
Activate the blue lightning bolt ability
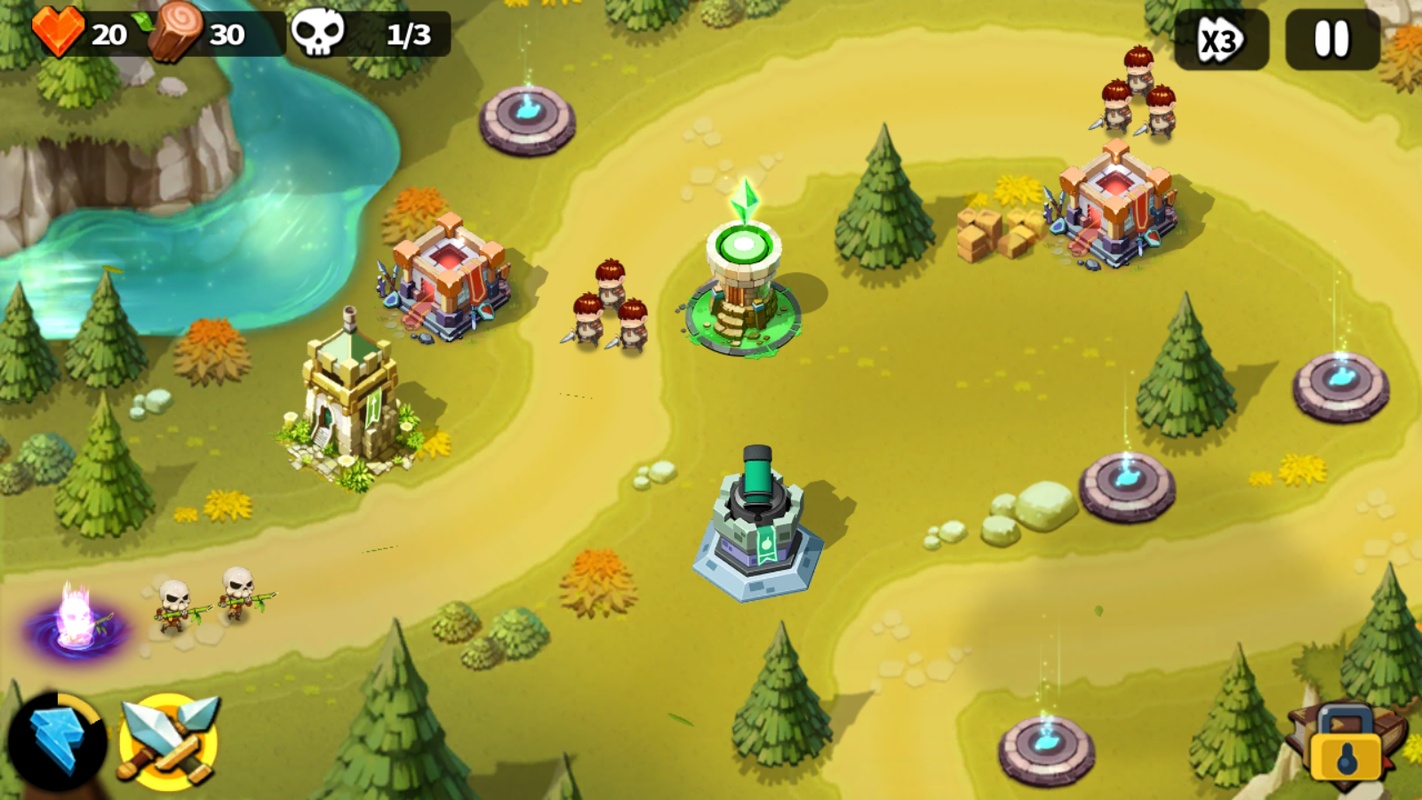point(56,743)
